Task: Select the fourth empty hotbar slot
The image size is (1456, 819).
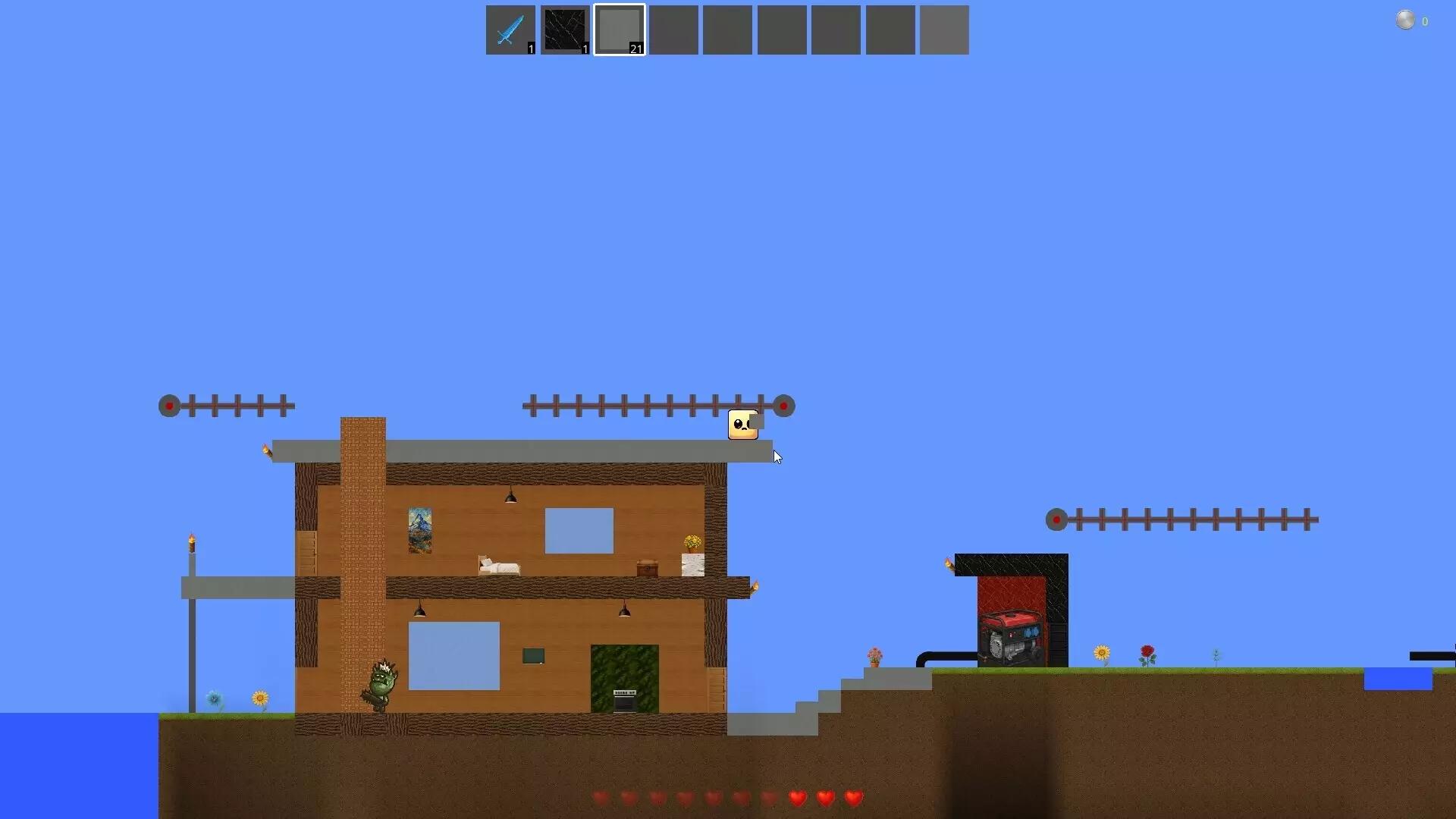Action: [836, 30]
